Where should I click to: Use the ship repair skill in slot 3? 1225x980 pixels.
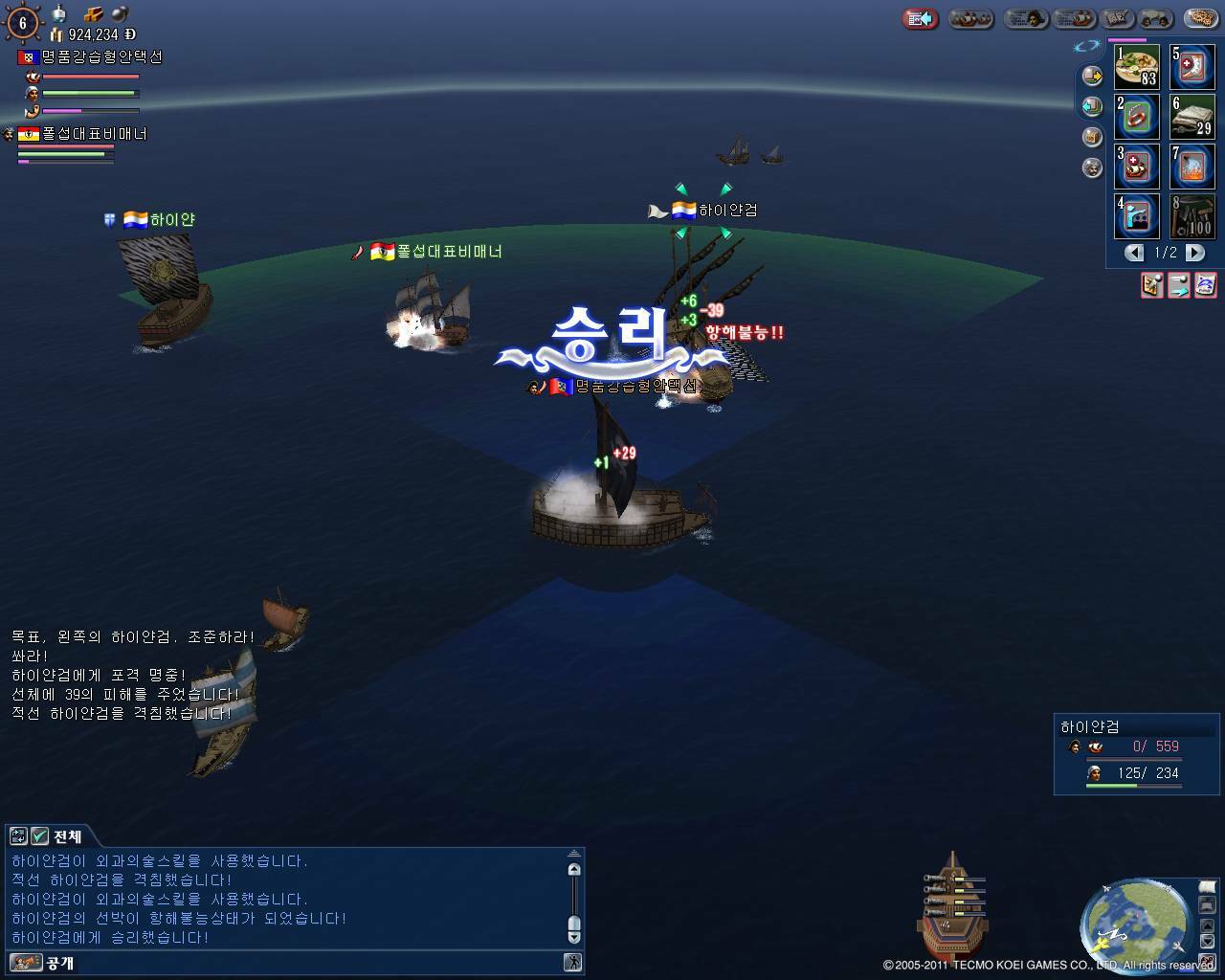coord(1137,167)
